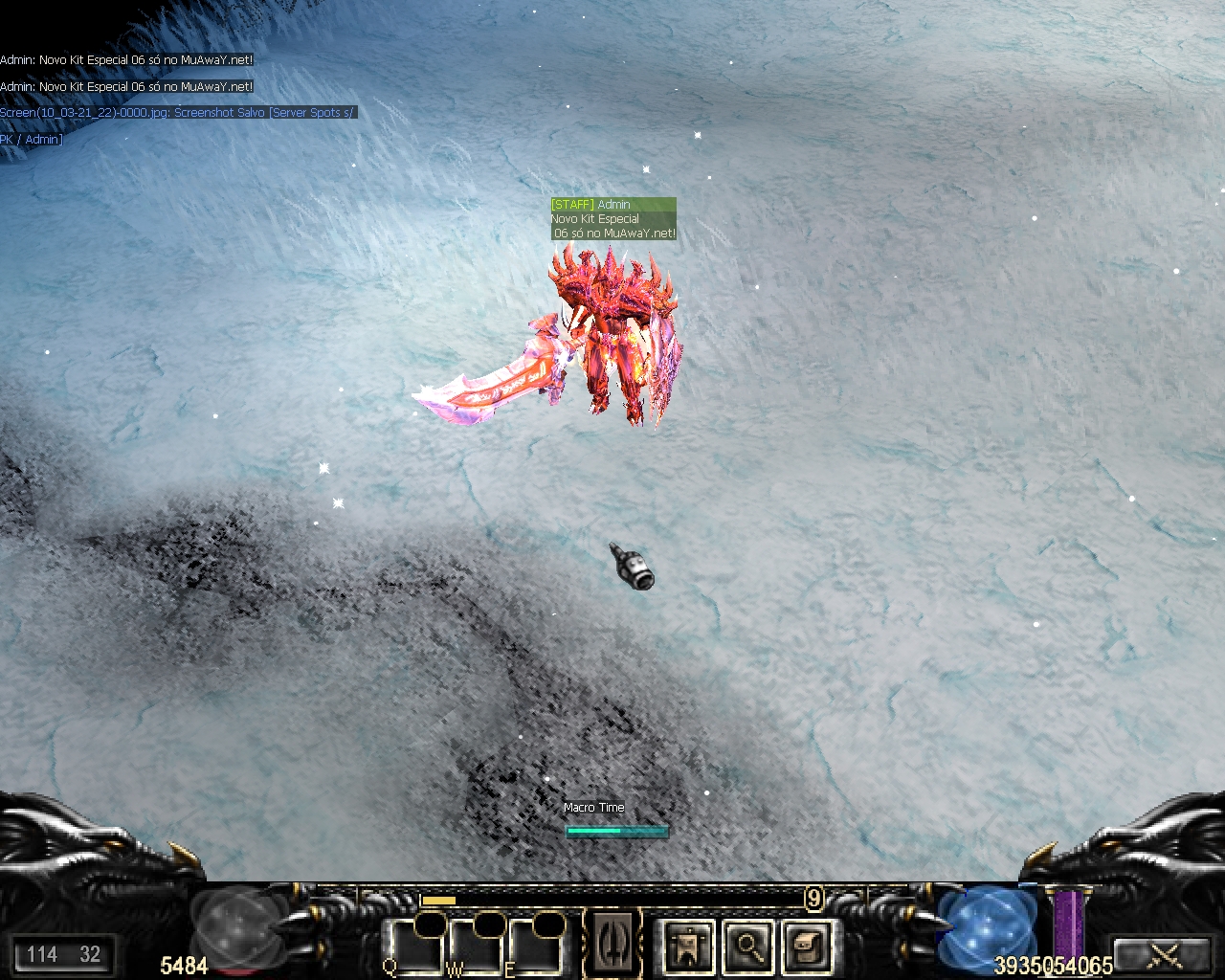The width and height of the screenshot is (1225, 980).
Task: Click the map coordinates panel
Action: coord(63,954)
